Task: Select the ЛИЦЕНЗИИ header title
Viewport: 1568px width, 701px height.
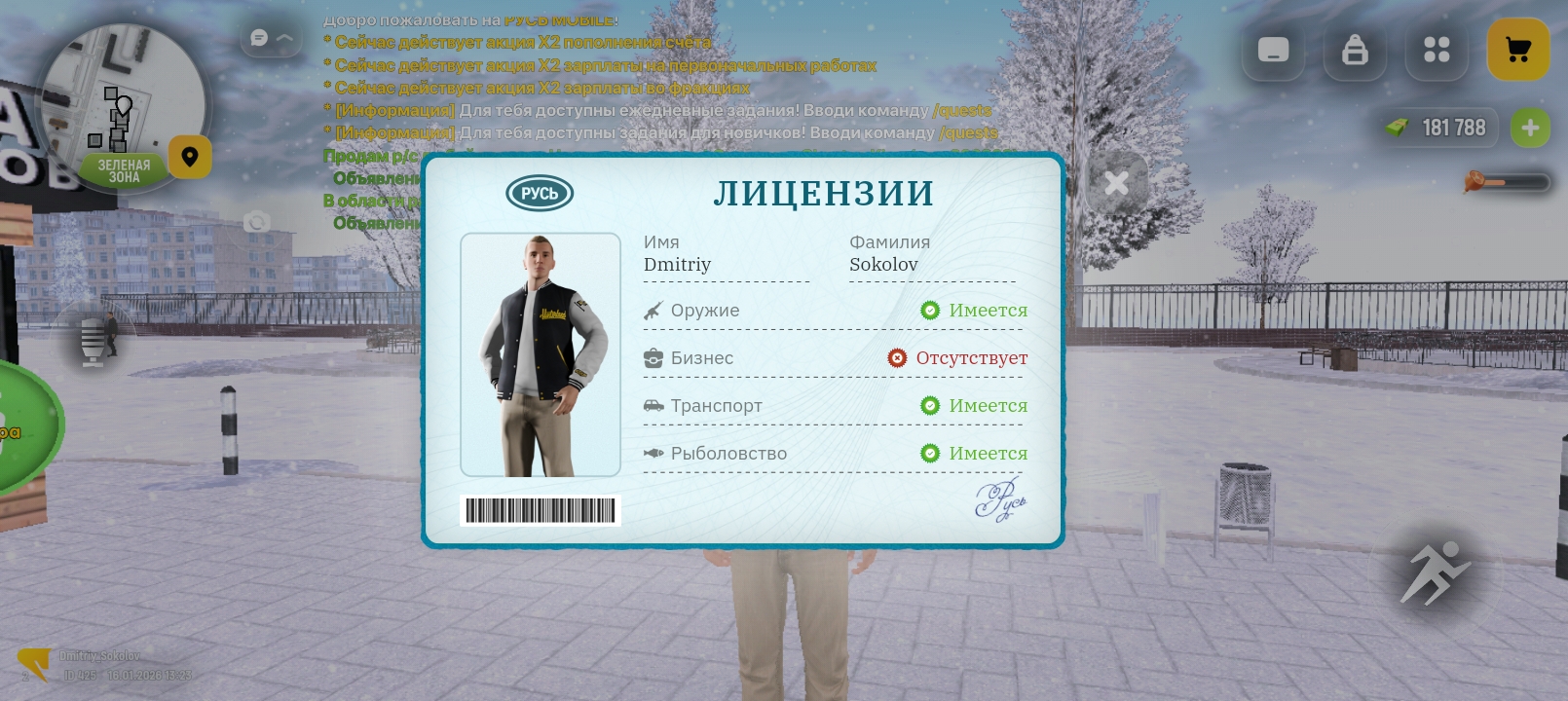Action: [823, 193]
